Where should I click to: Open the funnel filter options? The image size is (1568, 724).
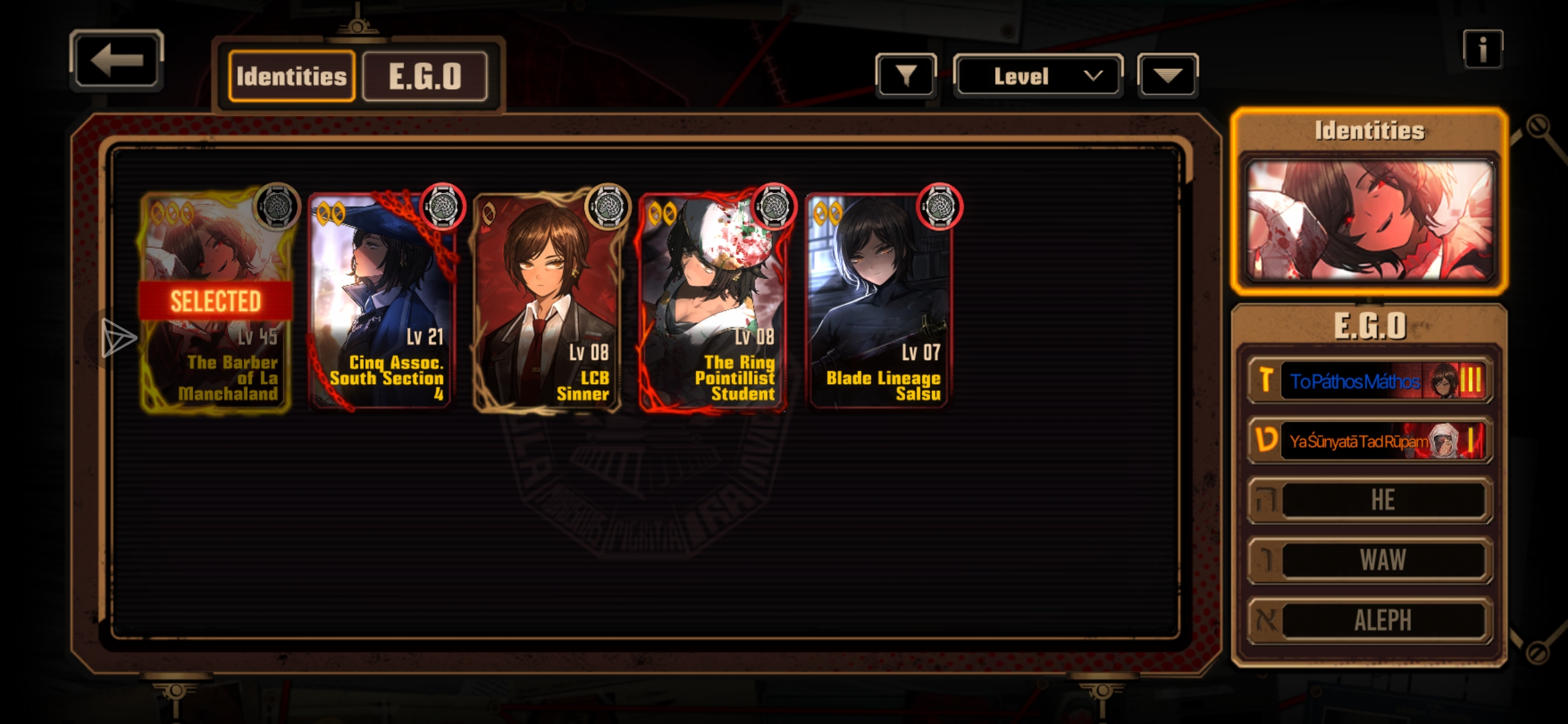[x=906, y=76]
